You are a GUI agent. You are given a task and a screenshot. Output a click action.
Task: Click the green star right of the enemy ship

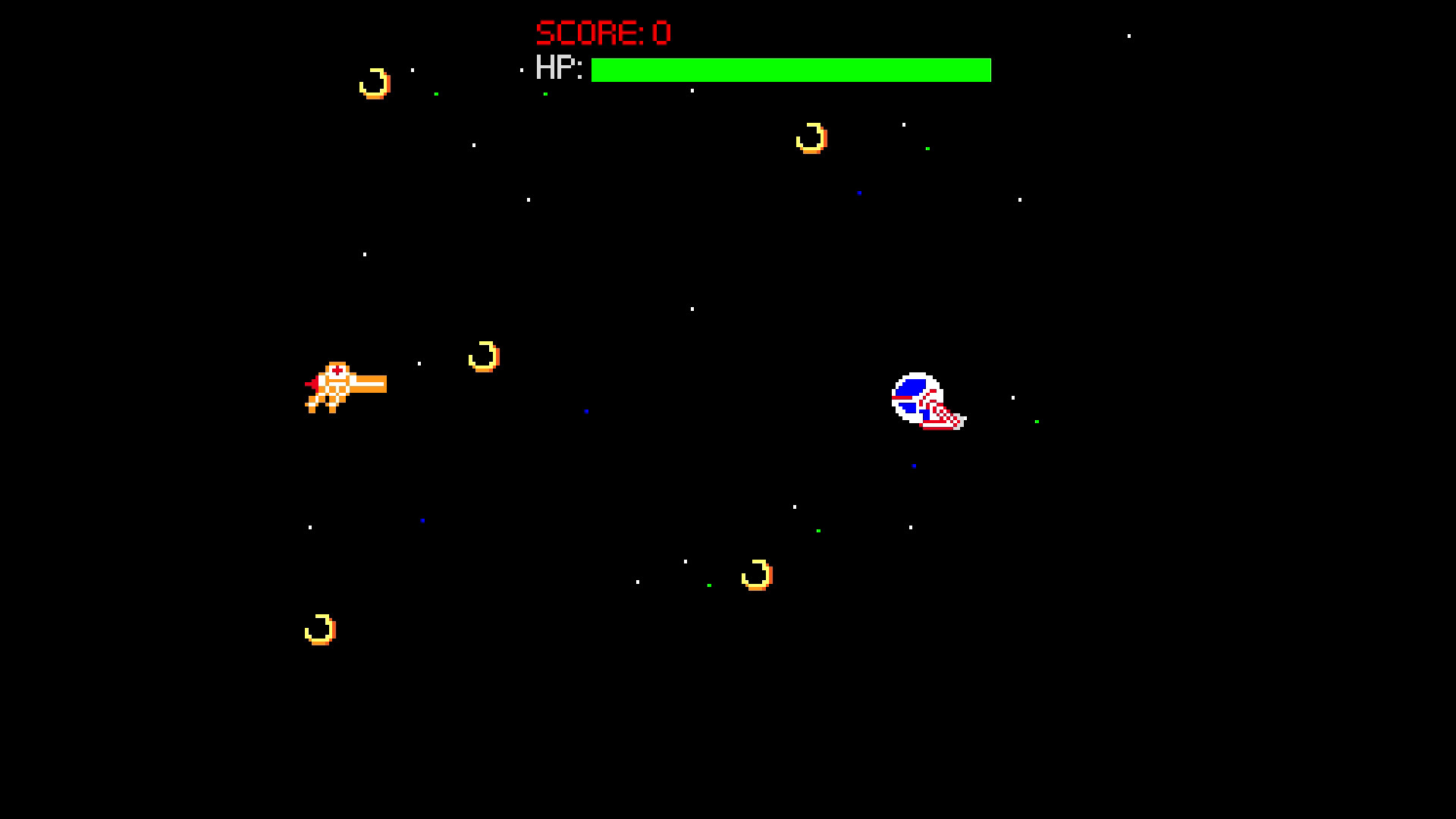1036,421
